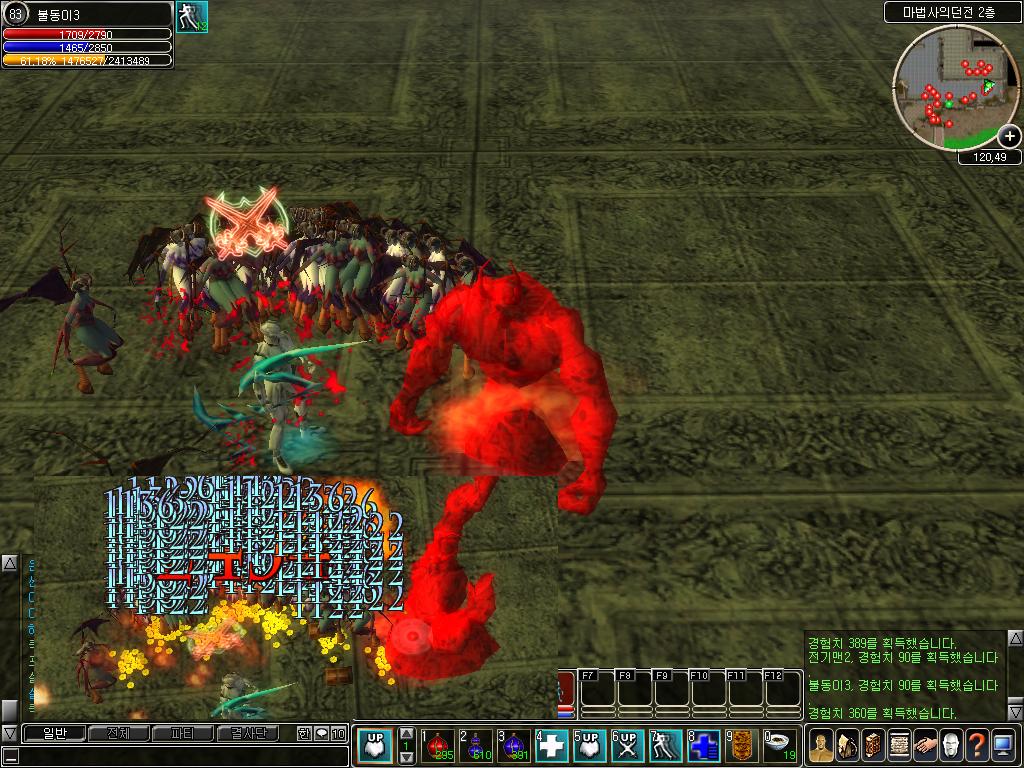The height and width of the screenshot is (768, 1024).
Task: Switch to the 전체 chat tab
Action: 118,734
